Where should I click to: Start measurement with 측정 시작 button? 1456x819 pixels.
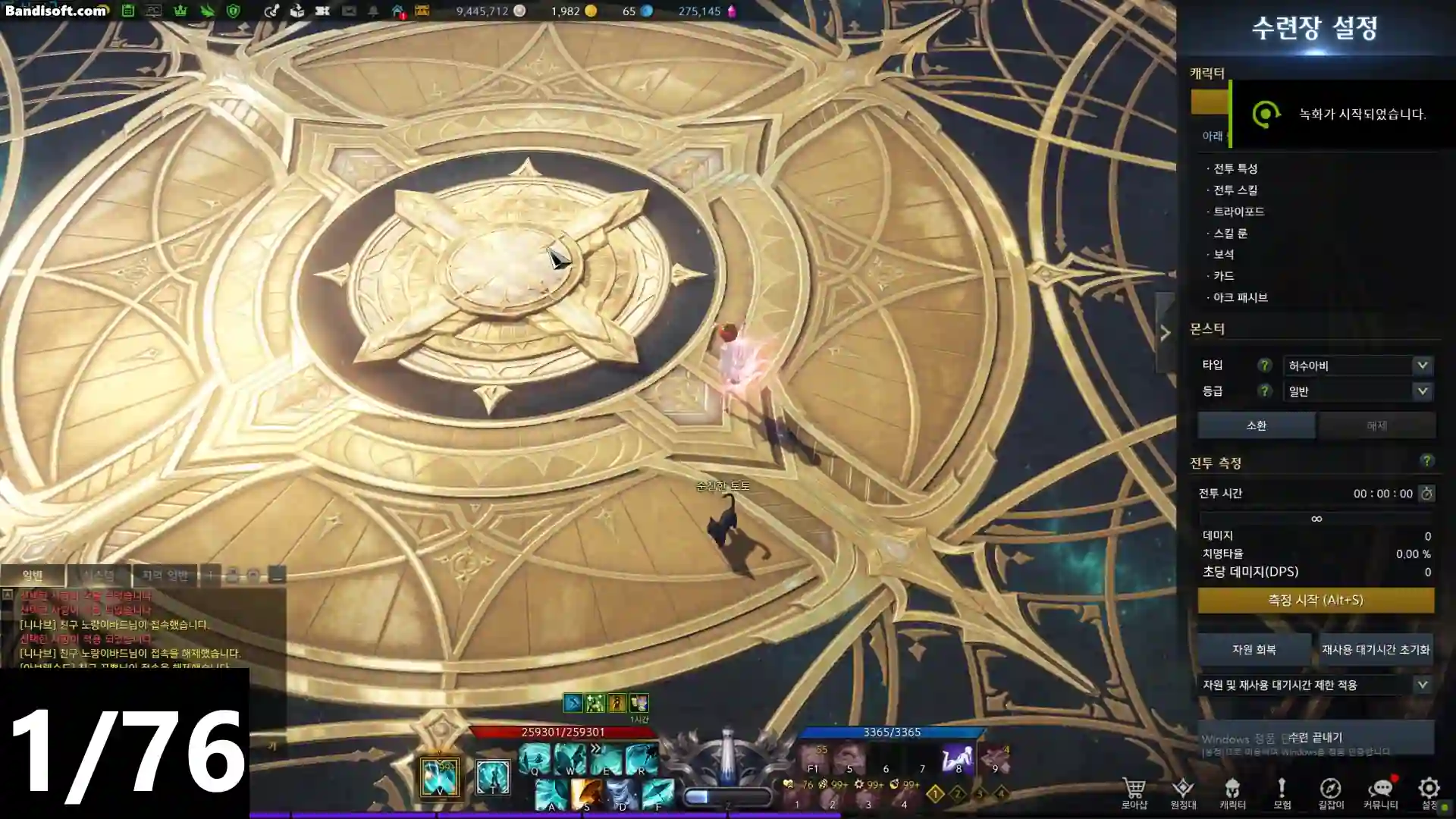coord(1316,600)
